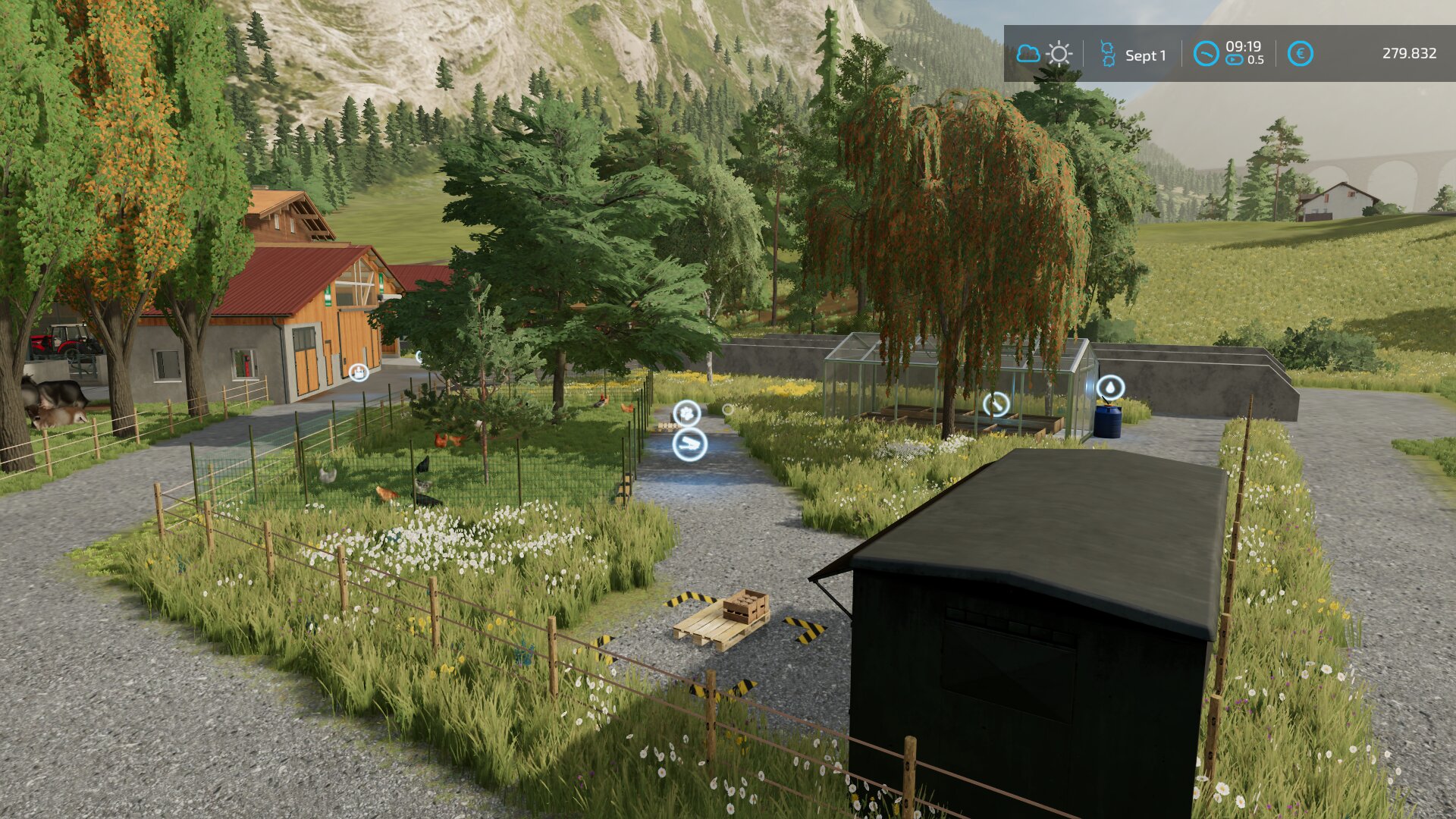
Task: Click the cloud weather forecast icon
Action: click(x=1028, y=54)
